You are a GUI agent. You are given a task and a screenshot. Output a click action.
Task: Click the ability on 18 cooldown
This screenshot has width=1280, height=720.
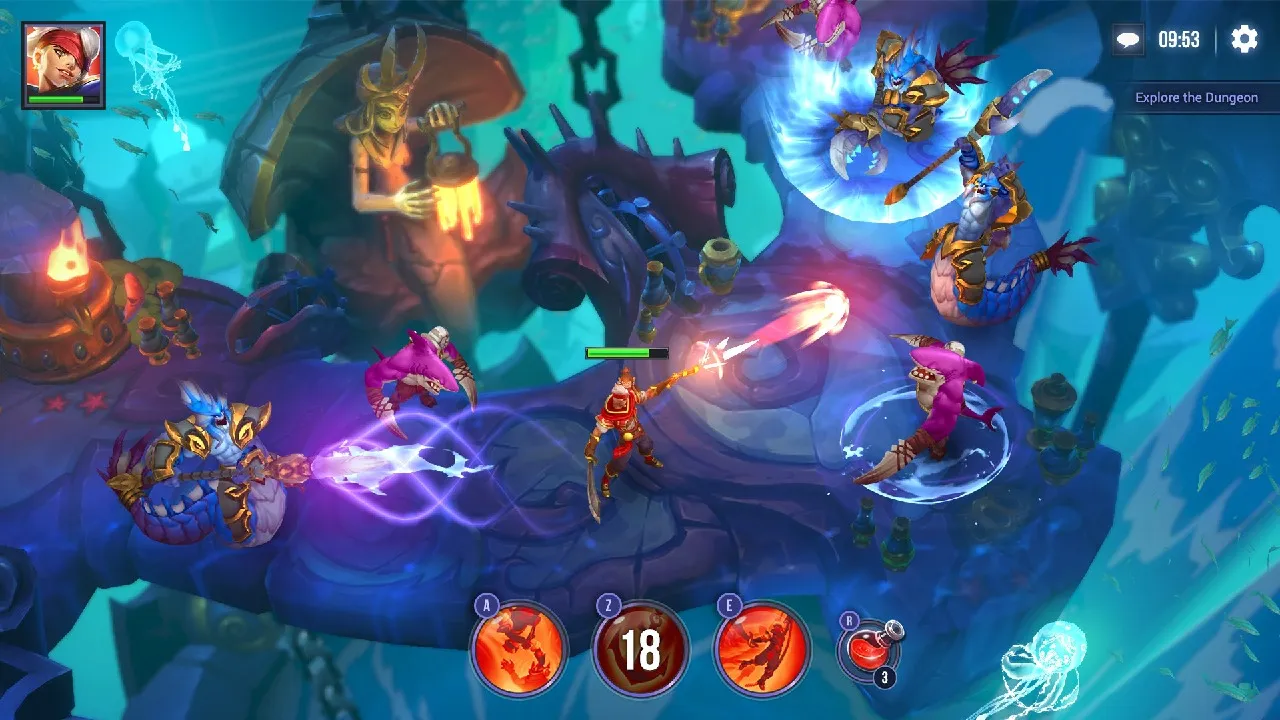coord(640,649)
